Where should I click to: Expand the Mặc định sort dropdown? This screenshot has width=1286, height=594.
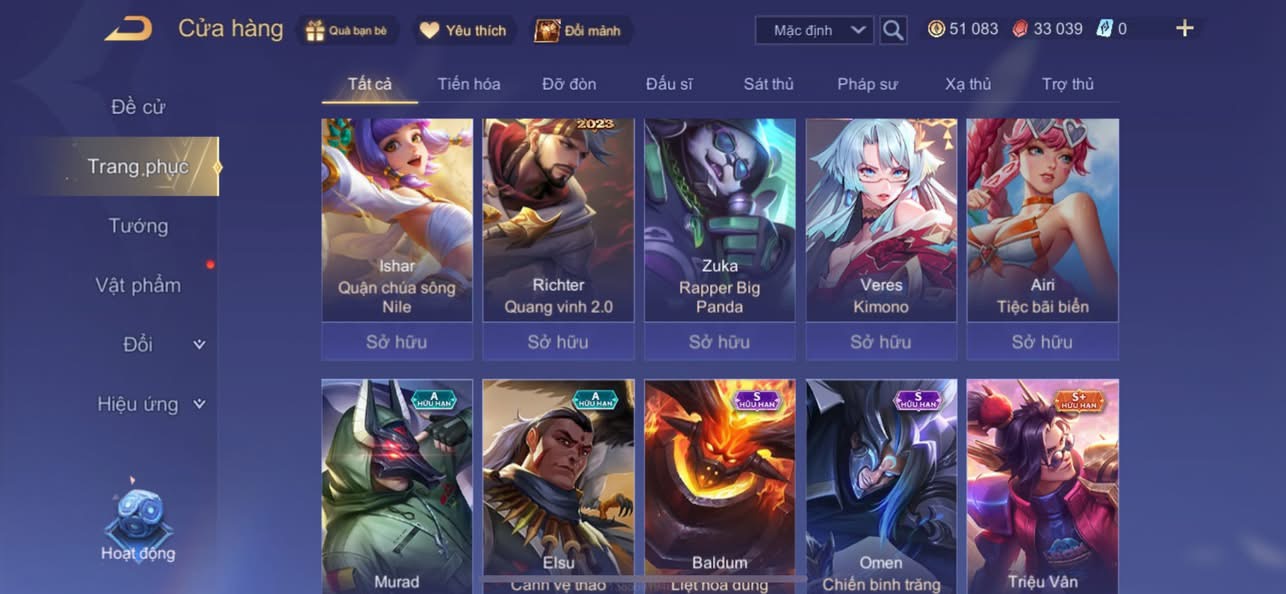(x=813, y=30)
